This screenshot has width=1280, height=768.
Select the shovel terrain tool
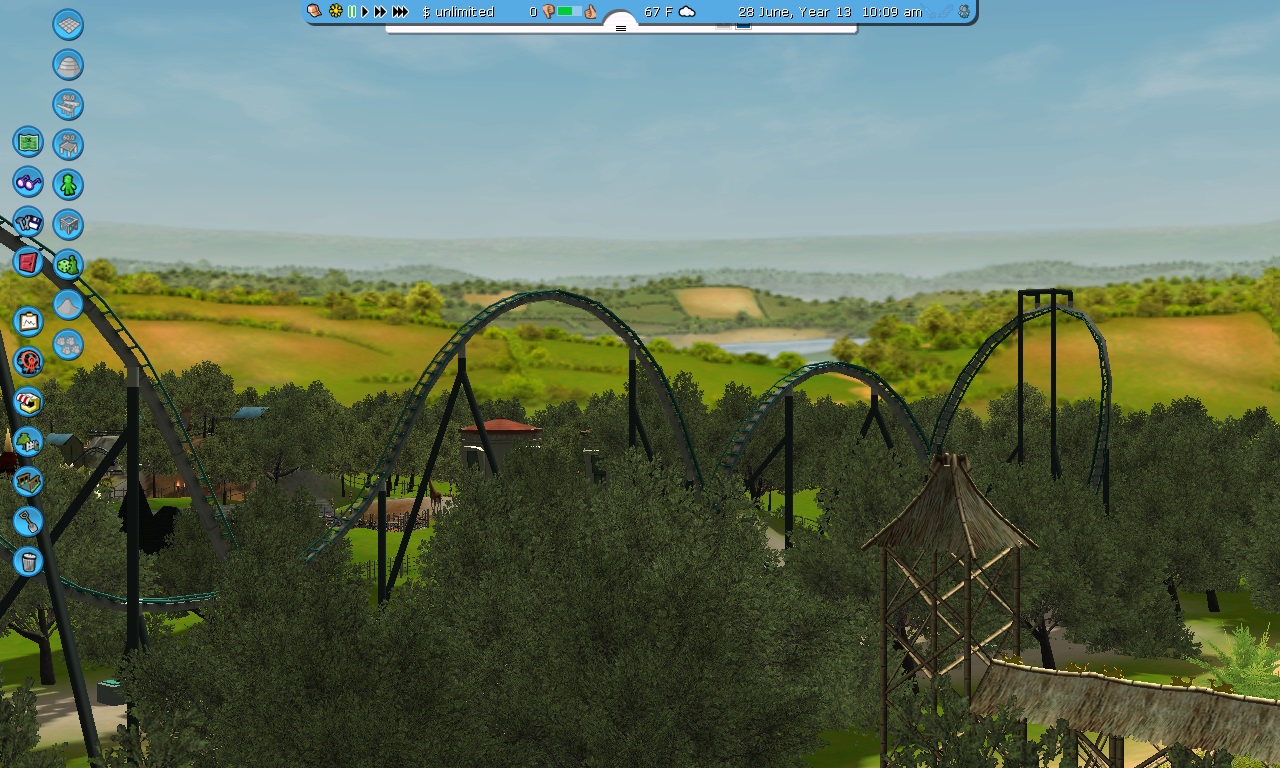28,521
